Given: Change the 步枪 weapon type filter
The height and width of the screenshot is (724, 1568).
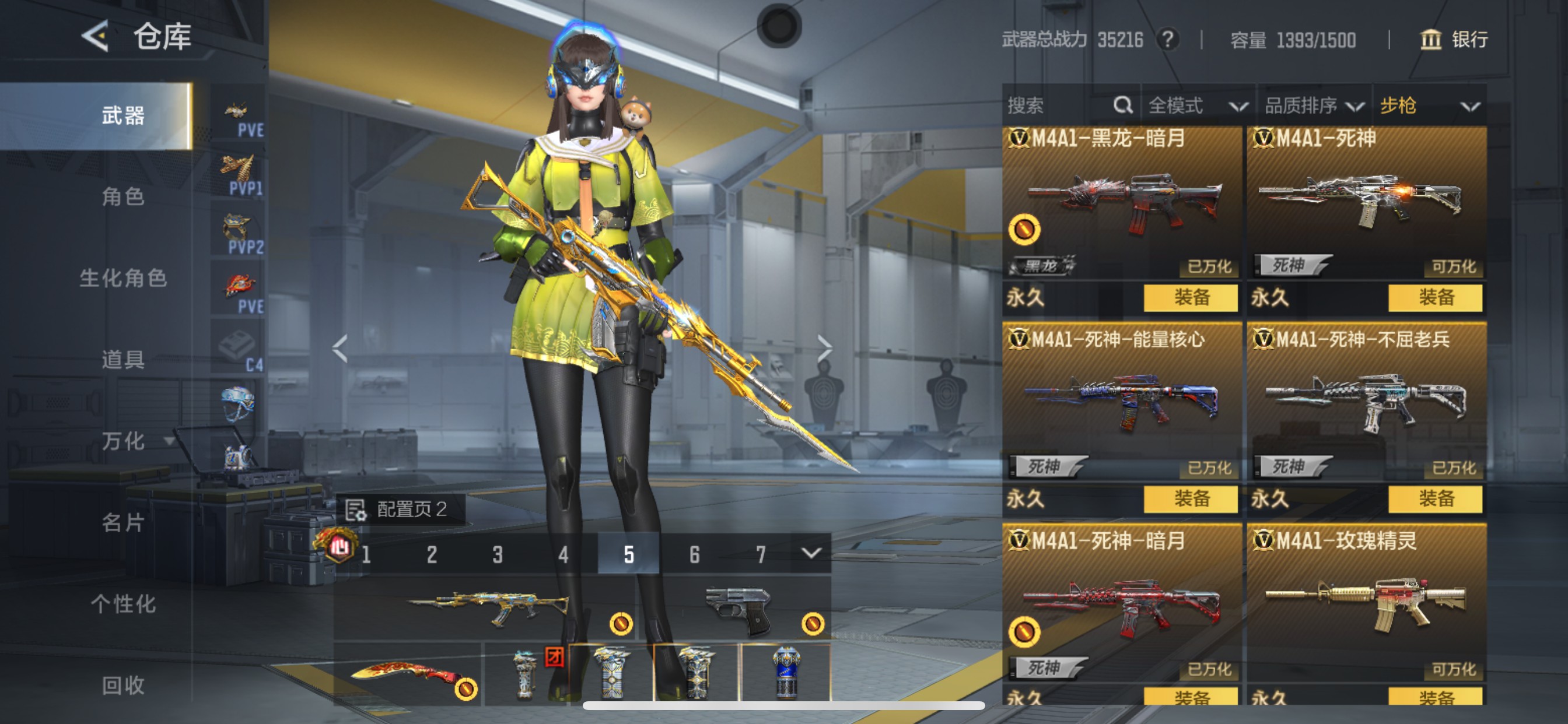Looking at the screenshot, I should tap(1428, 106).
